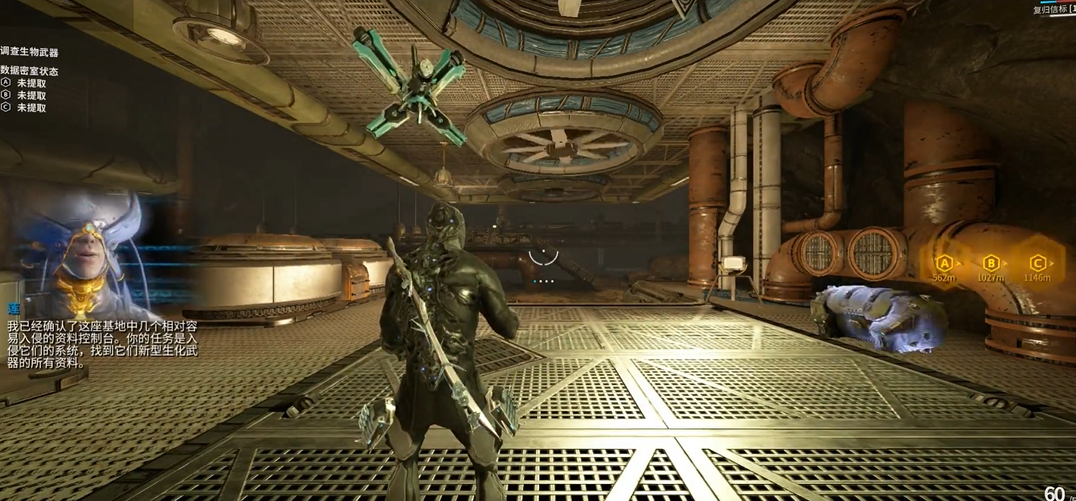Click data vault C status row
This screenshot has width=1076, height=501.
pos(24,108)
